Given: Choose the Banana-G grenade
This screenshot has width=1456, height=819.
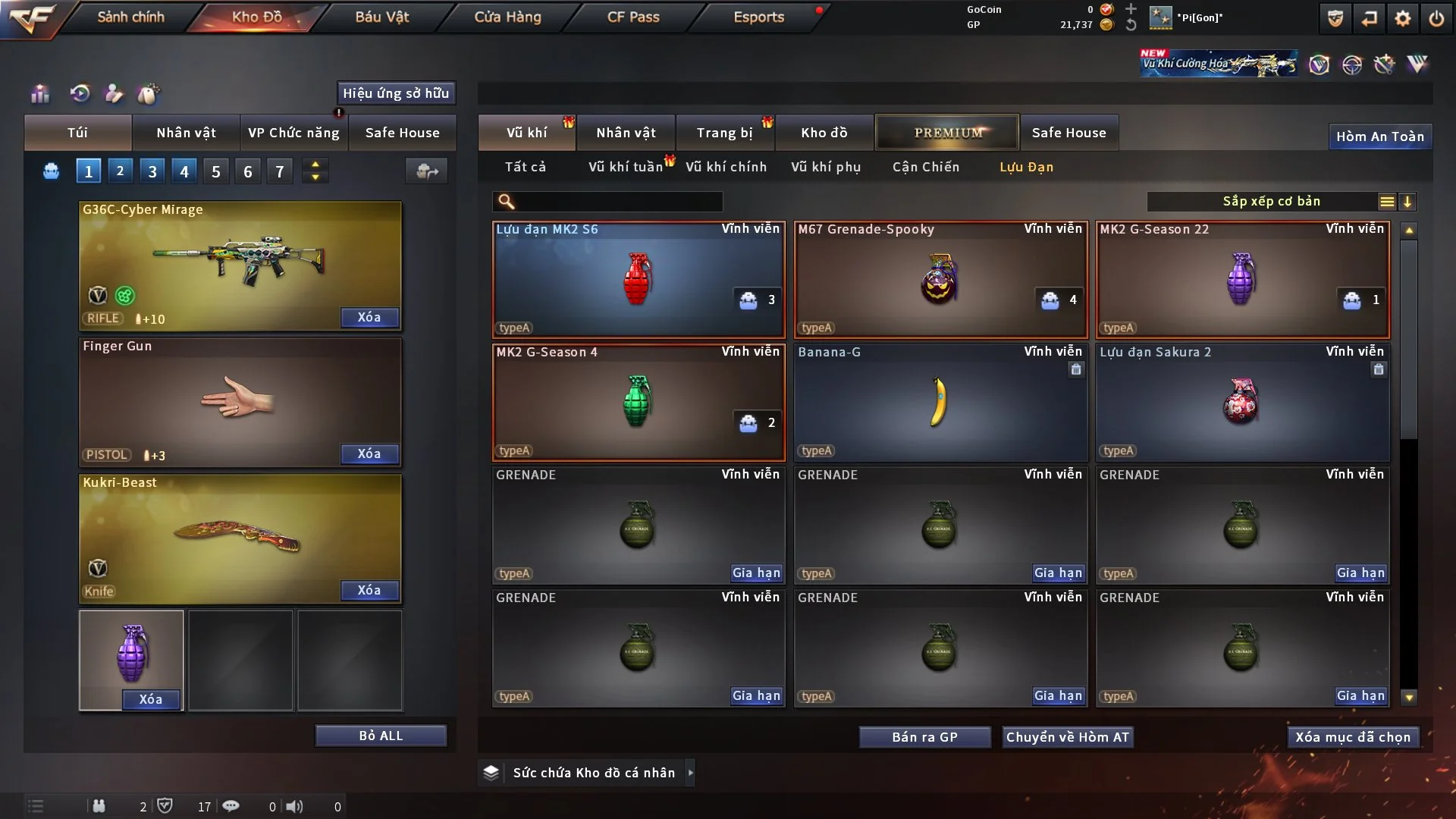Looking at the screenshot, I should pos(940,403).
